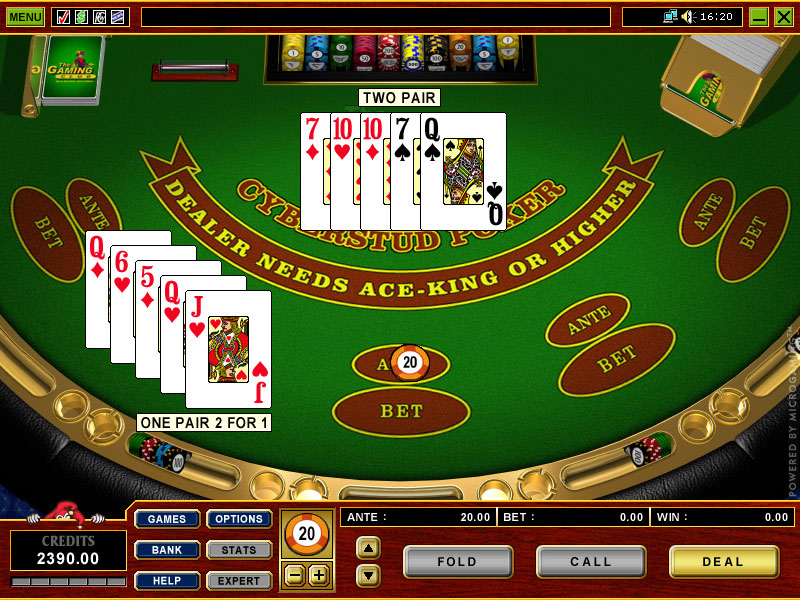800x600 pixels.
Task: Click the down arrow bet button
Action: tap(368, 575)
